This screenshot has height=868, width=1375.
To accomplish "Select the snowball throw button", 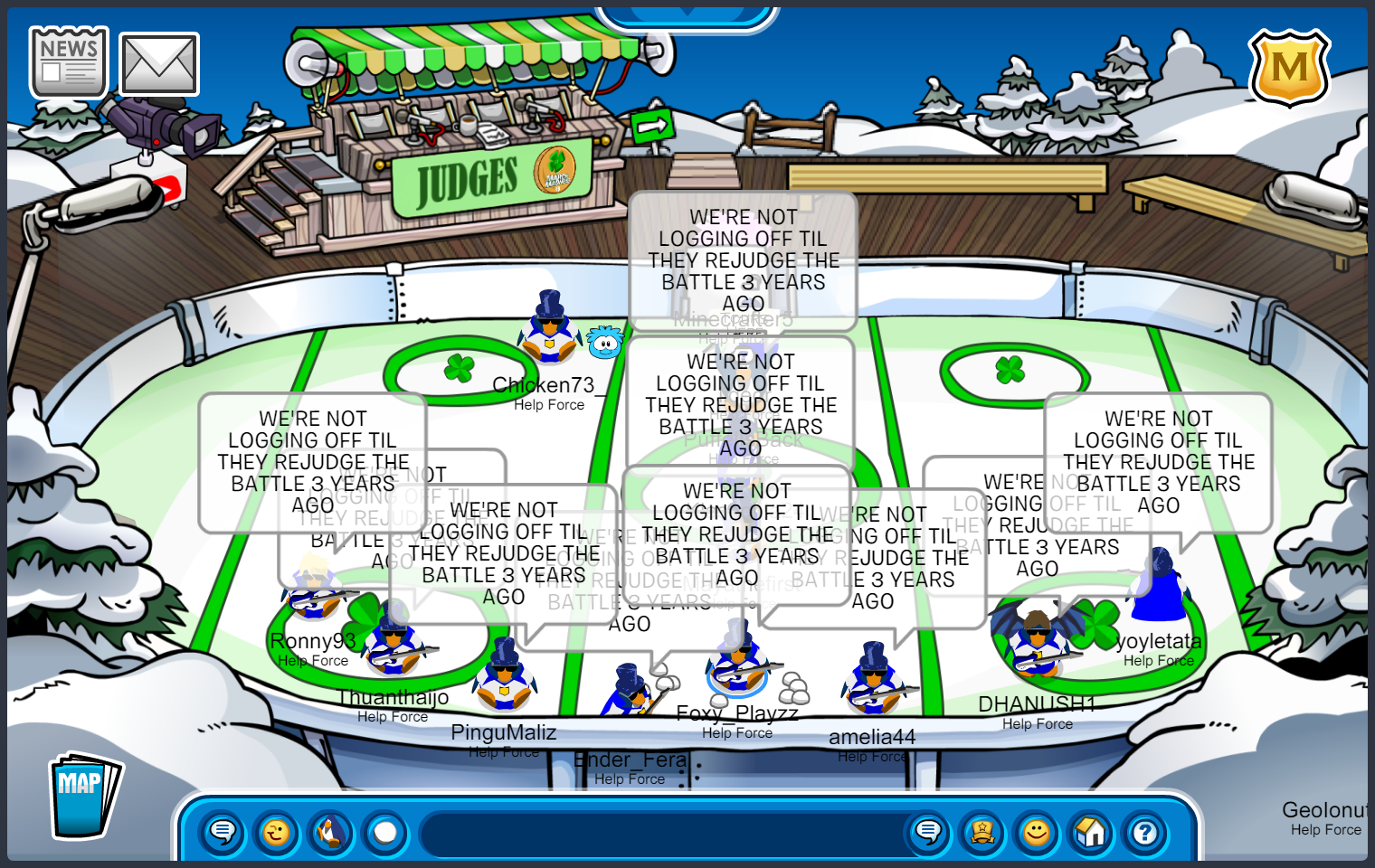I will point(385,832).
